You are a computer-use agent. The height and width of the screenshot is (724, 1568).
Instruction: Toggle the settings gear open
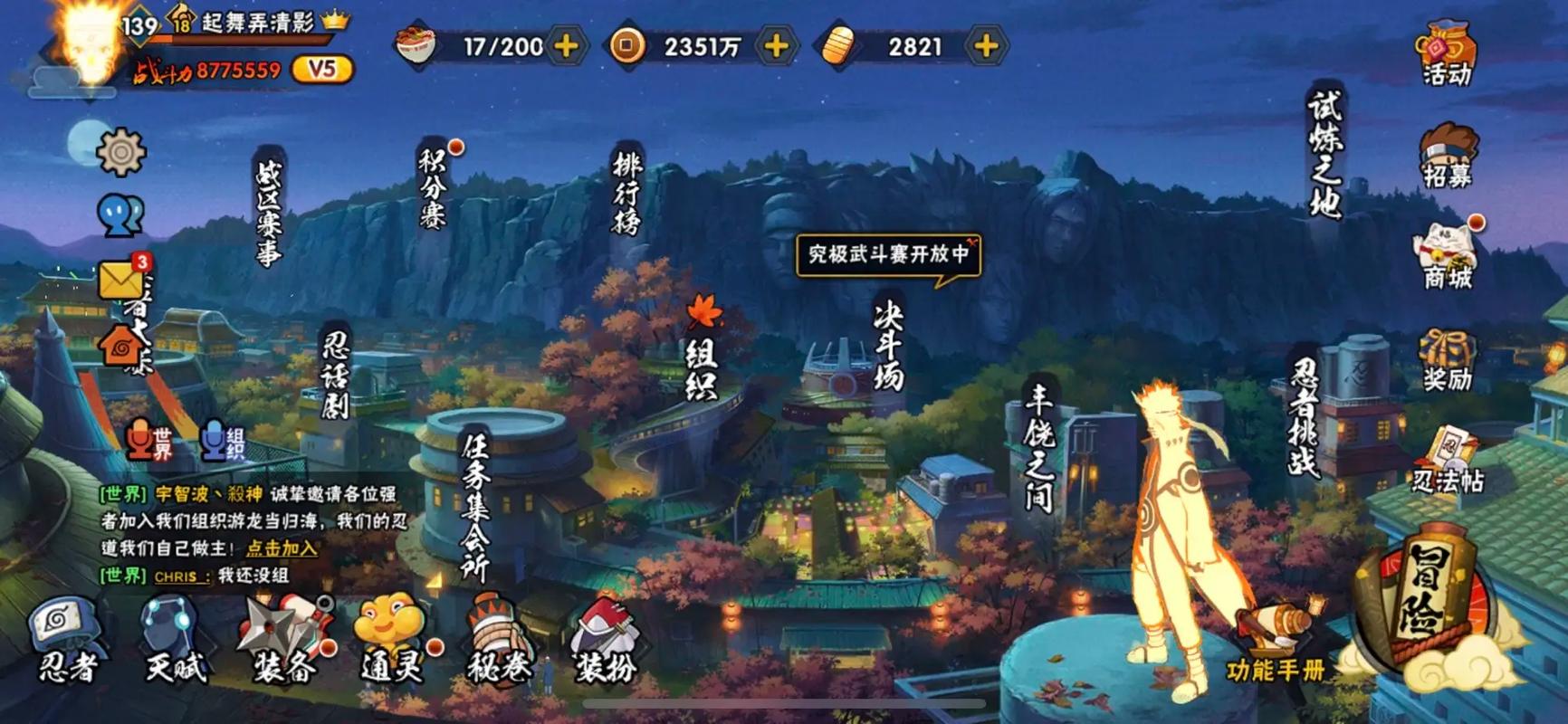pyautogui.click(x=119, y=151)
